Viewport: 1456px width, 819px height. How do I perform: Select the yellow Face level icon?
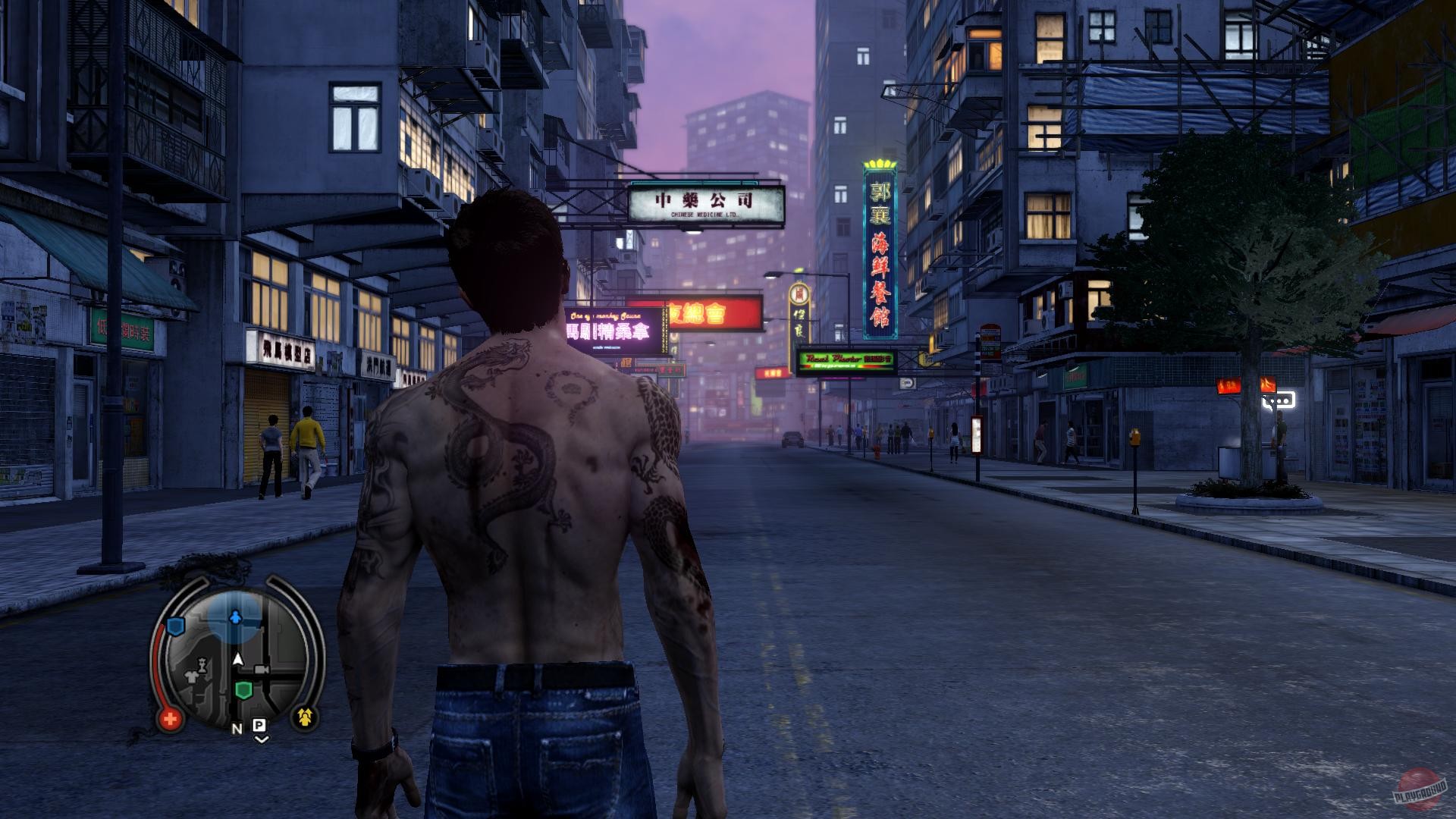[305, 716]
